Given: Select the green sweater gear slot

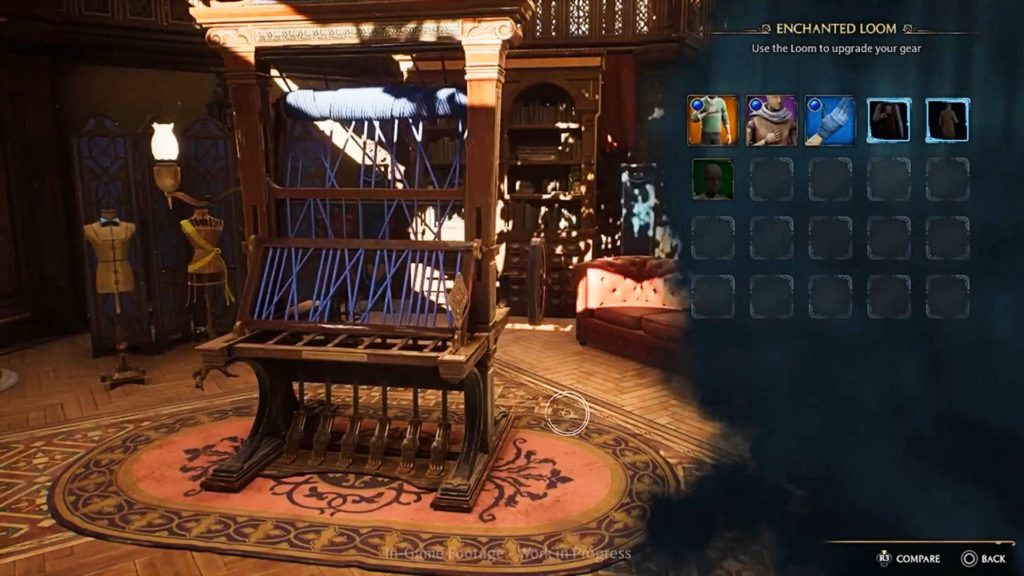Looking at the screenshot, I should pyautogui.click(x=712, y=120).
